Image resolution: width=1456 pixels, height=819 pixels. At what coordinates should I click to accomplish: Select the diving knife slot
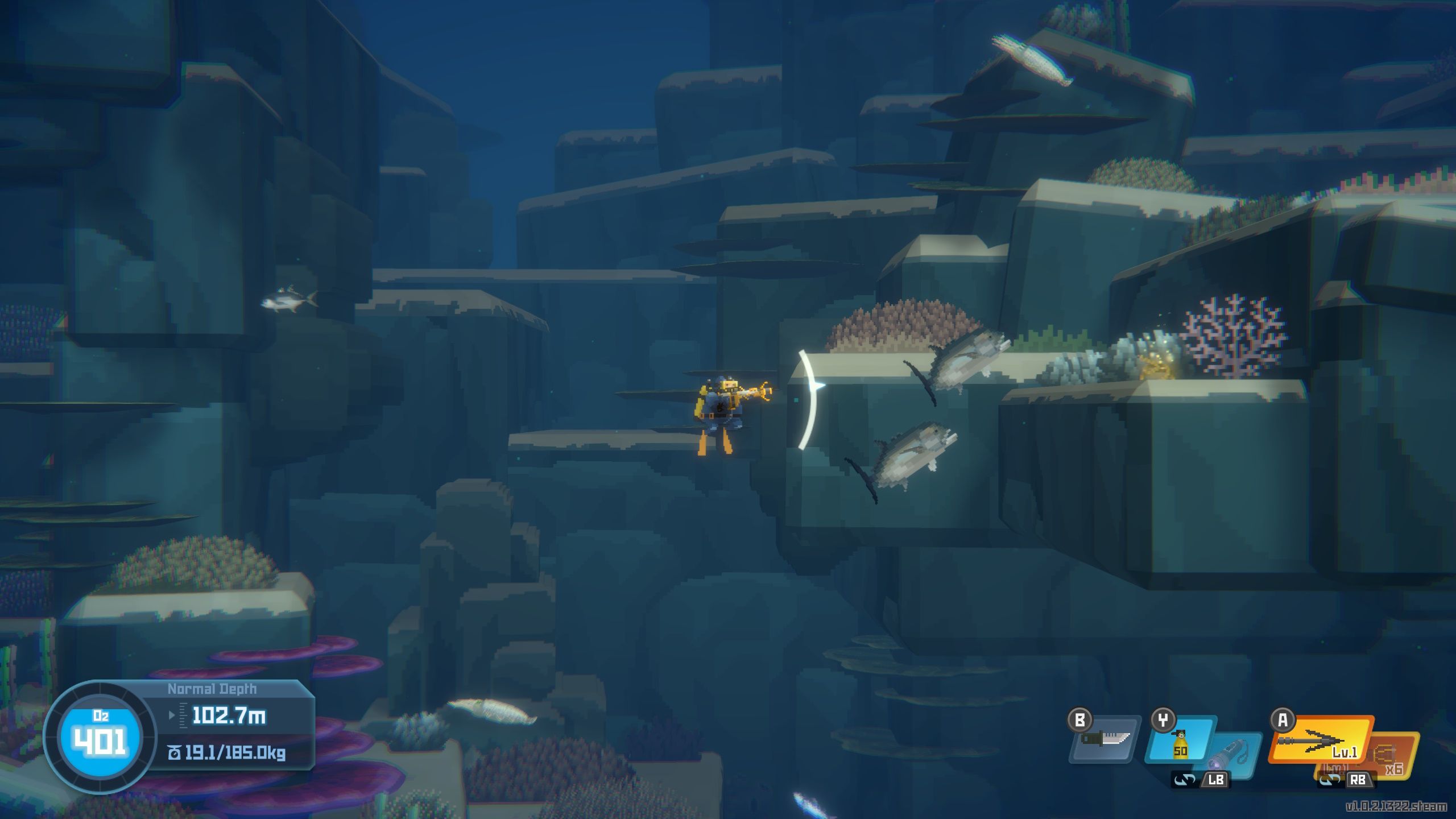(x=1105, y=739)
